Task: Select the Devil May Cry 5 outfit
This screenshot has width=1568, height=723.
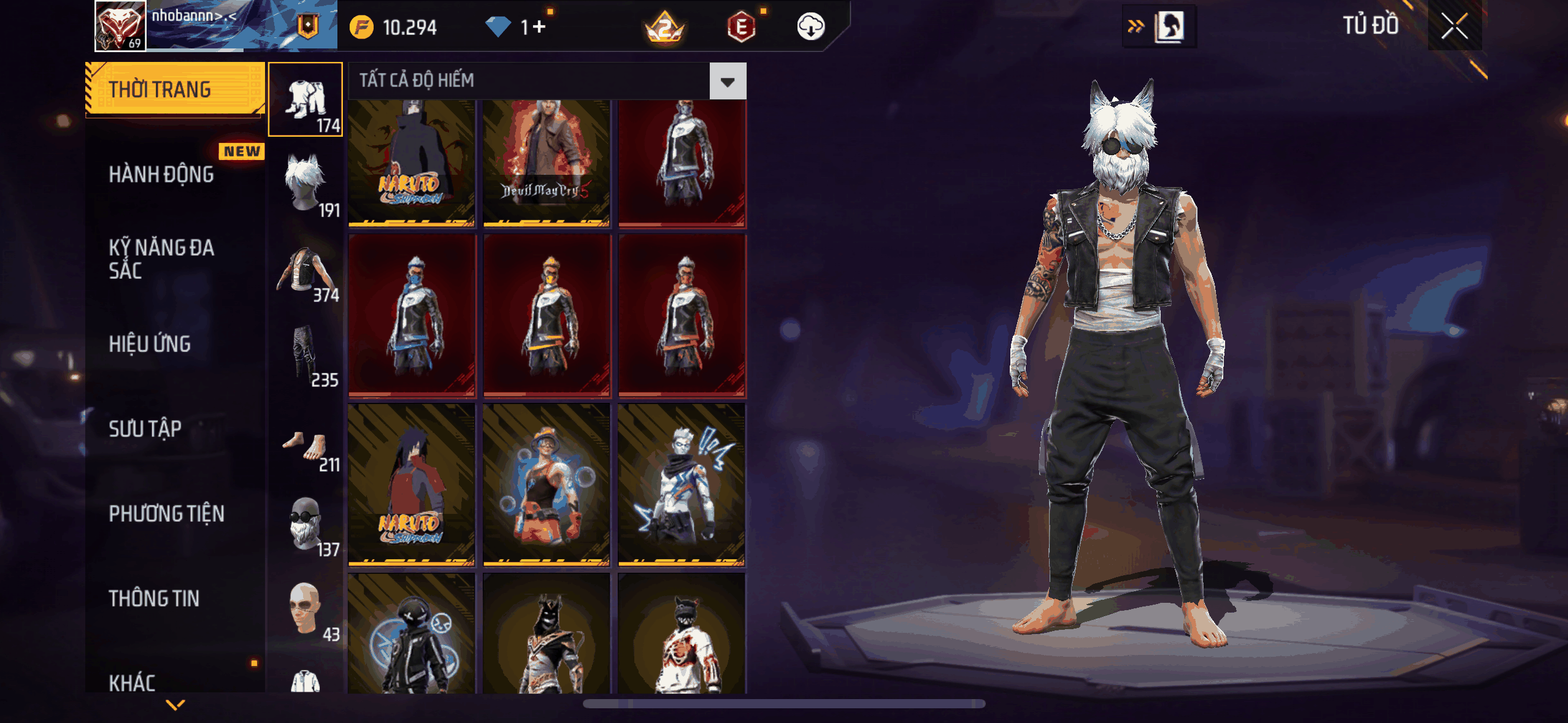Action: click(x=546, y=163)
